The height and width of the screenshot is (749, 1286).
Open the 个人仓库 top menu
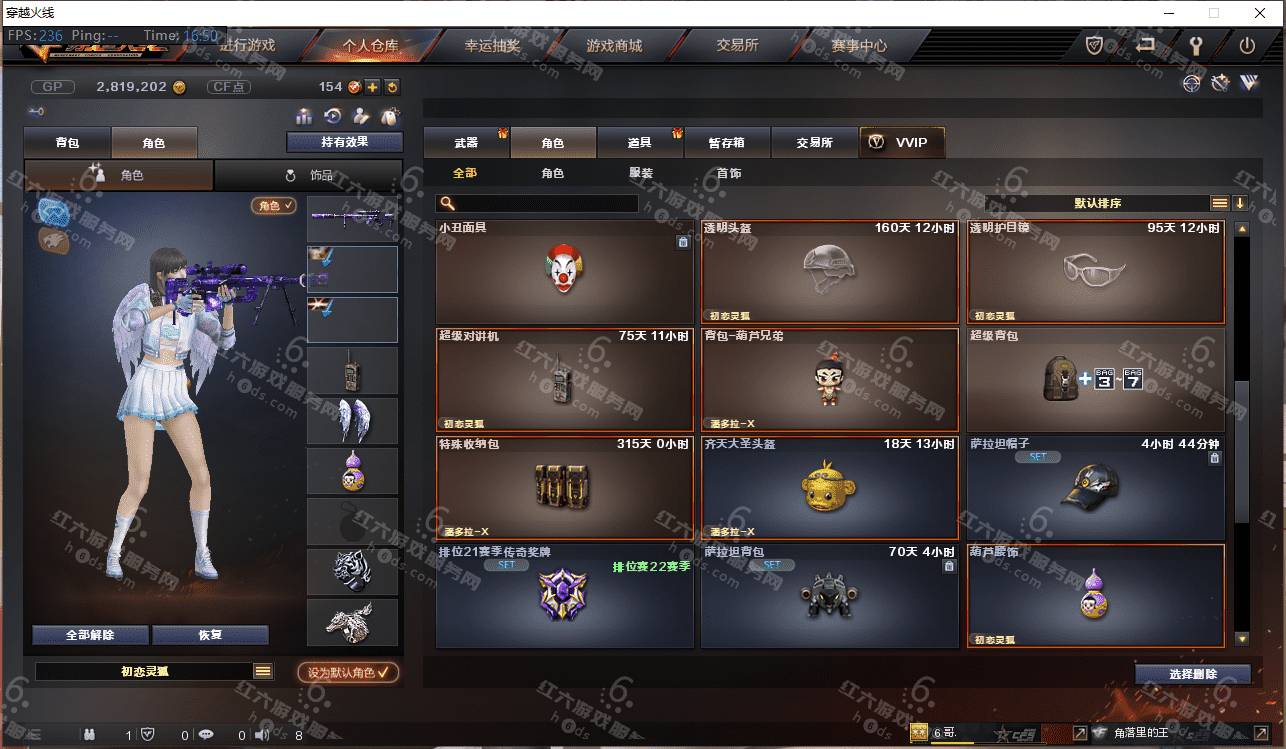[x=370, y=46]
